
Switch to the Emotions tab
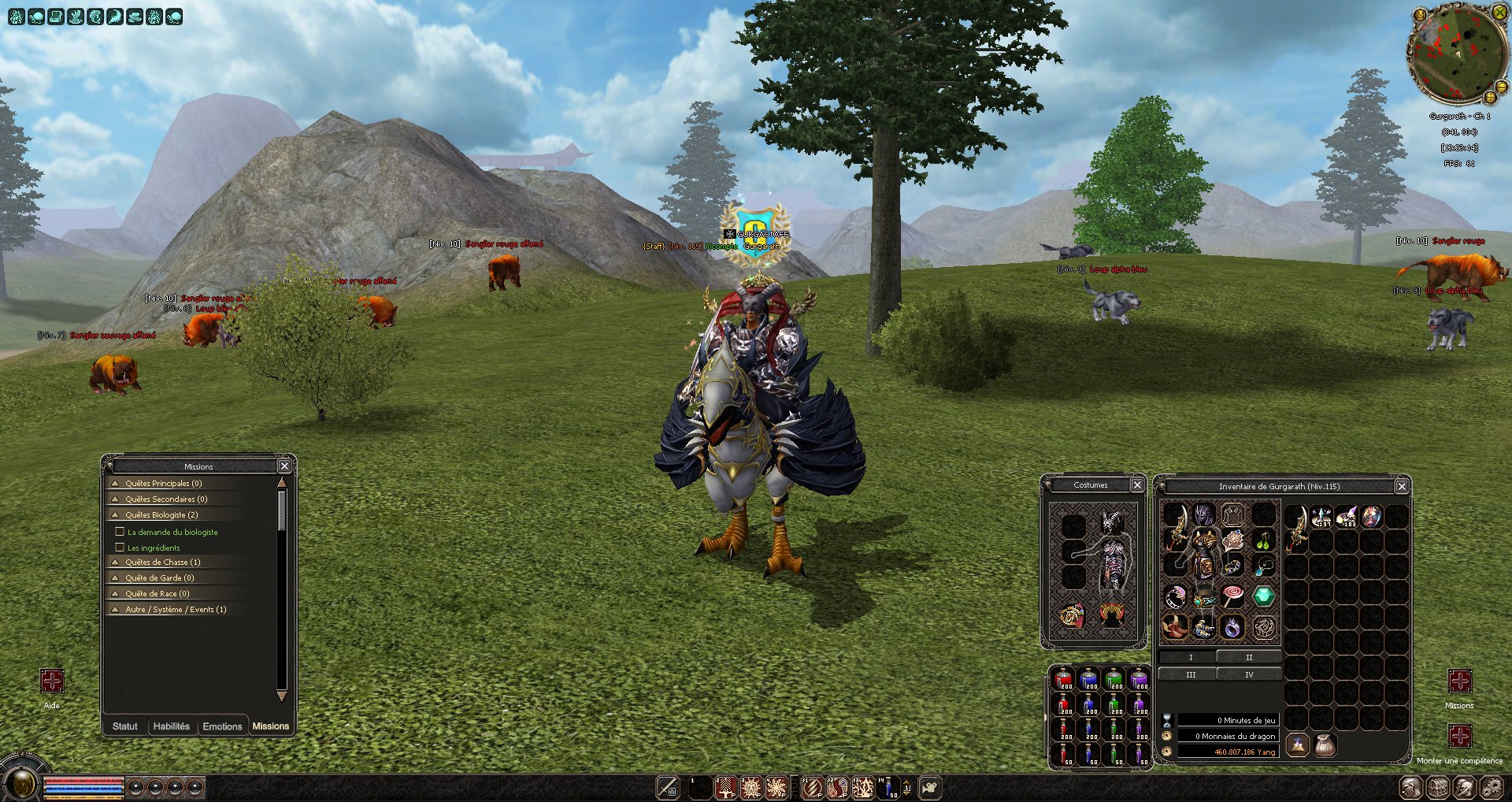coord(223,726)
